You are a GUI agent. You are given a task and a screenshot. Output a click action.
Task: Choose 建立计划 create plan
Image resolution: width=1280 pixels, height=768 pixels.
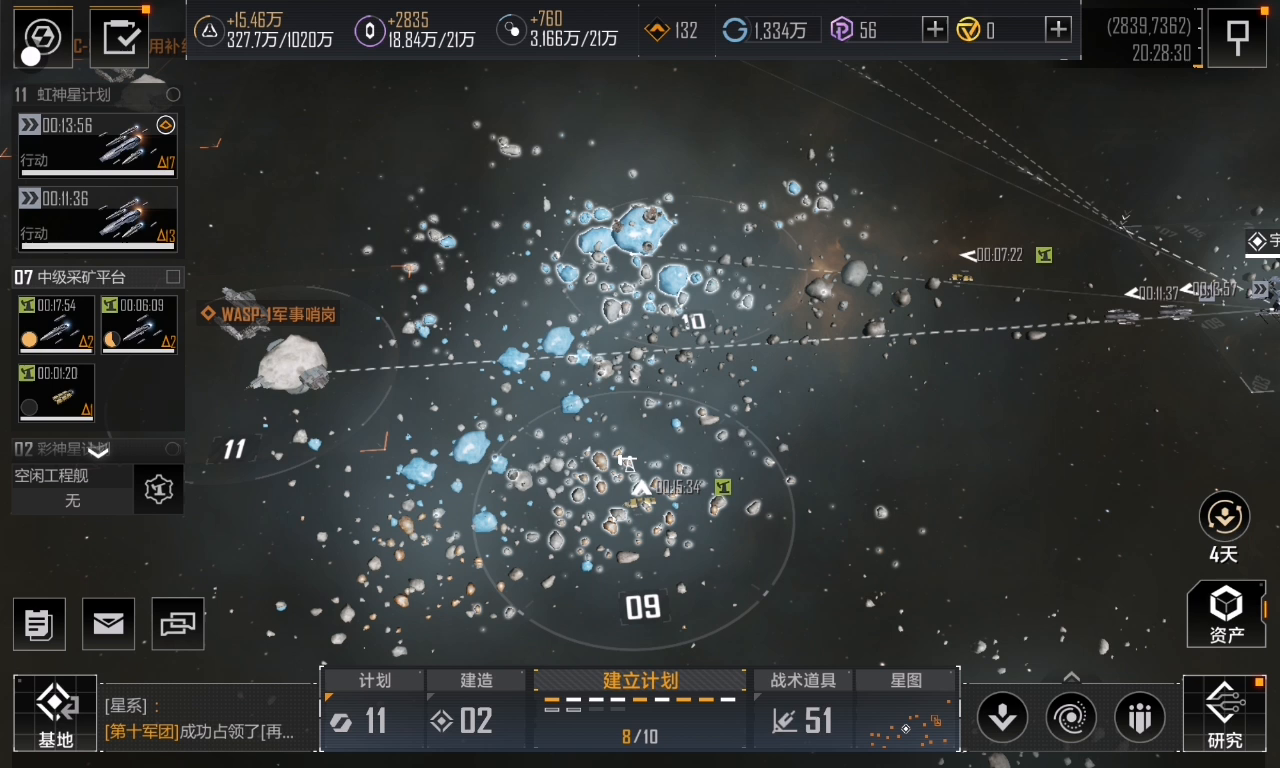click(640, 709)
